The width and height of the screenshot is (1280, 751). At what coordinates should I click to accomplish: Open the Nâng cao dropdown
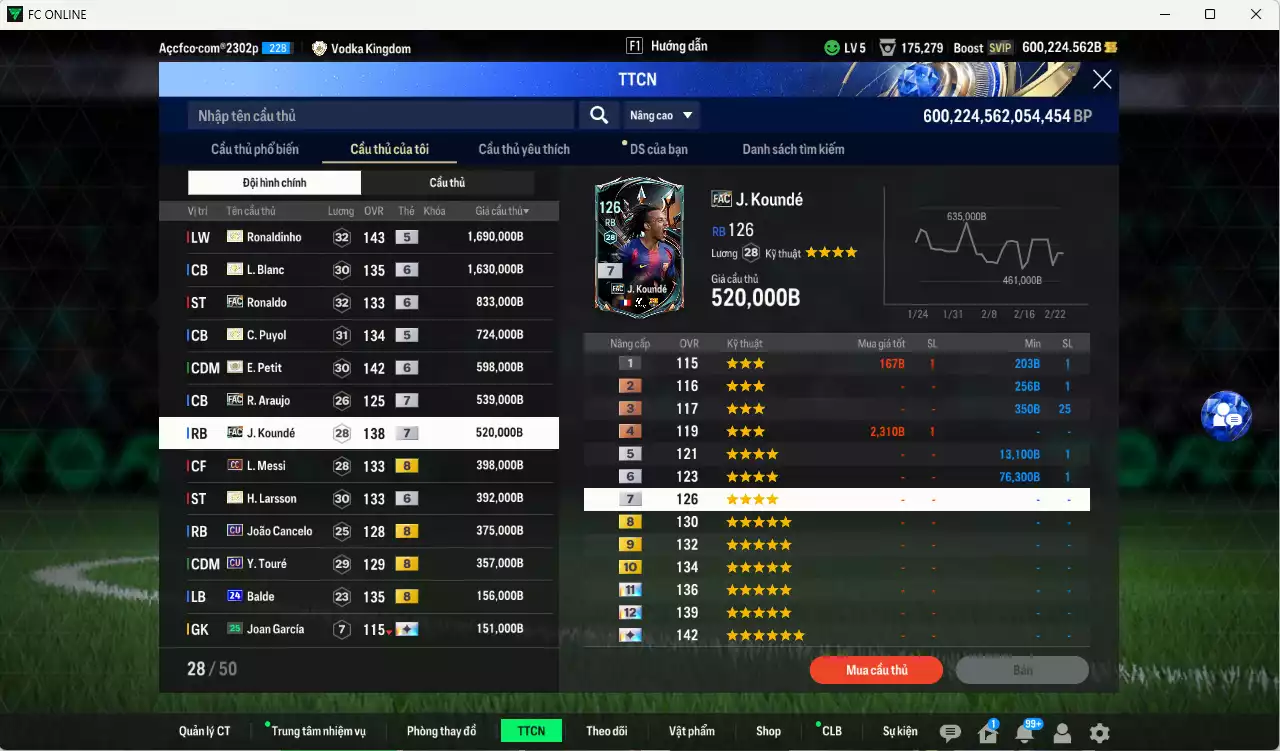tap(660, 115)
